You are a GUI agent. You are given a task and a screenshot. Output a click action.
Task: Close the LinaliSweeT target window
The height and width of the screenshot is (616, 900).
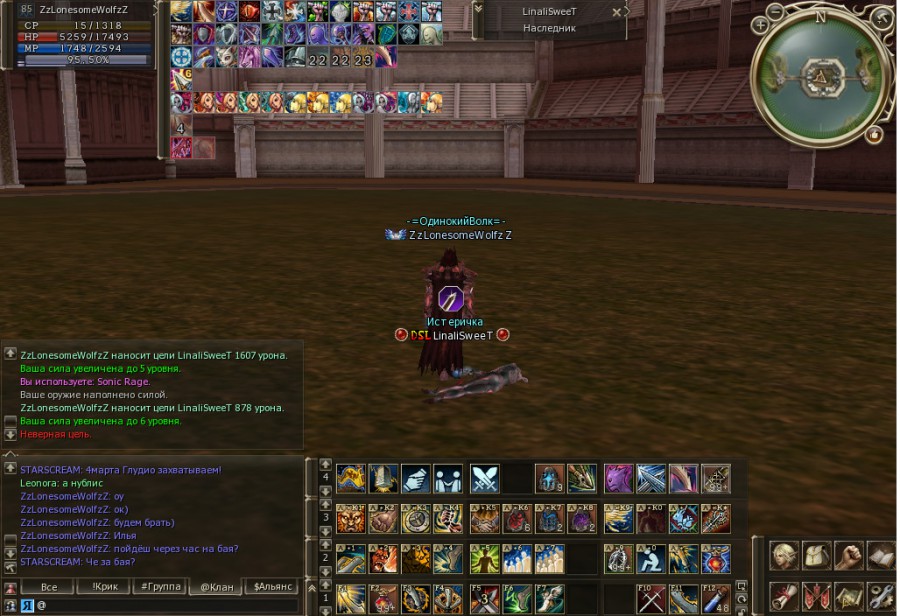[x=617, y=12]
